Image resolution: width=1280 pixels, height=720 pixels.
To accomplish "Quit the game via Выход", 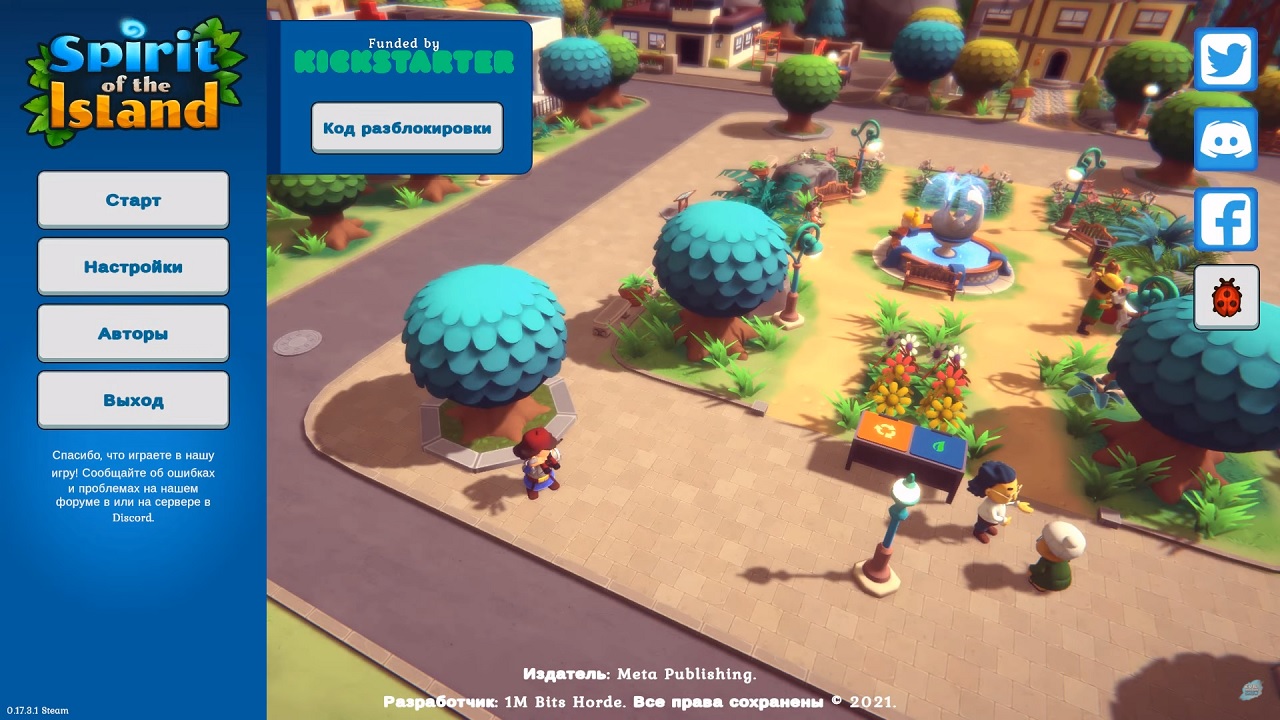I will tap(133, 400).
